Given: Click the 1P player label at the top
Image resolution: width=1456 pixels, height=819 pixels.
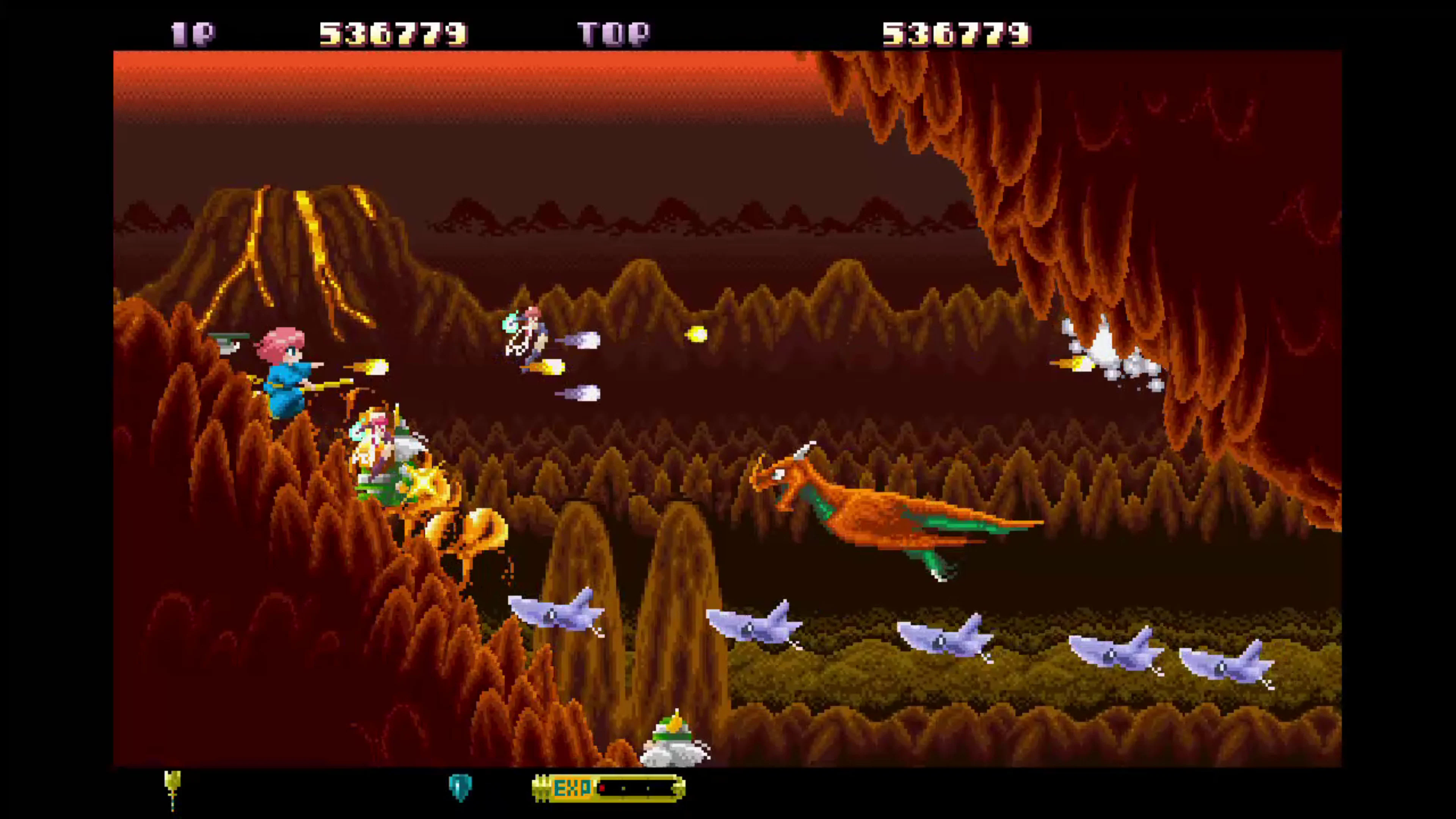Looking at the screenshot, I should (192, 34).
